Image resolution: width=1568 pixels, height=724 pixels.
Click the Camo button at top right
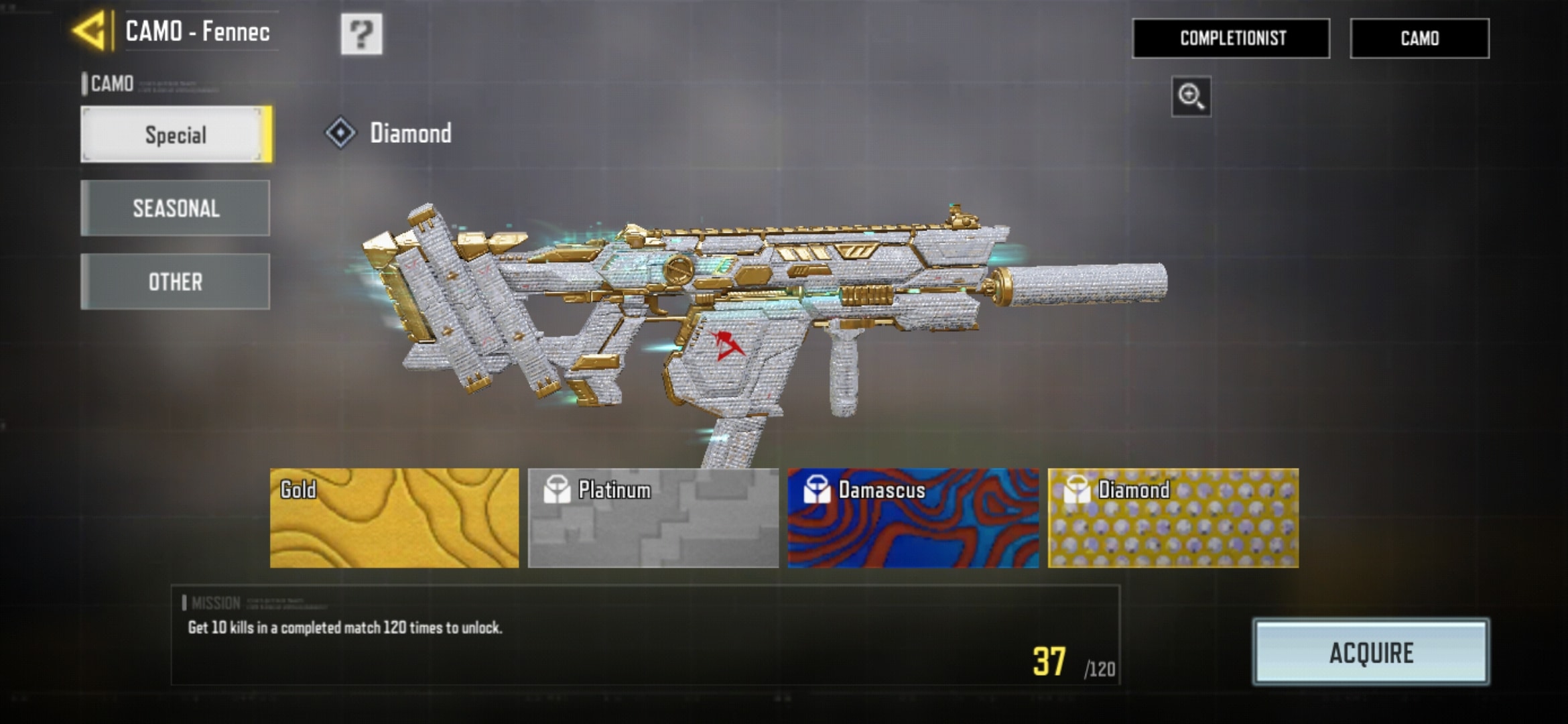pos(1419,38)
